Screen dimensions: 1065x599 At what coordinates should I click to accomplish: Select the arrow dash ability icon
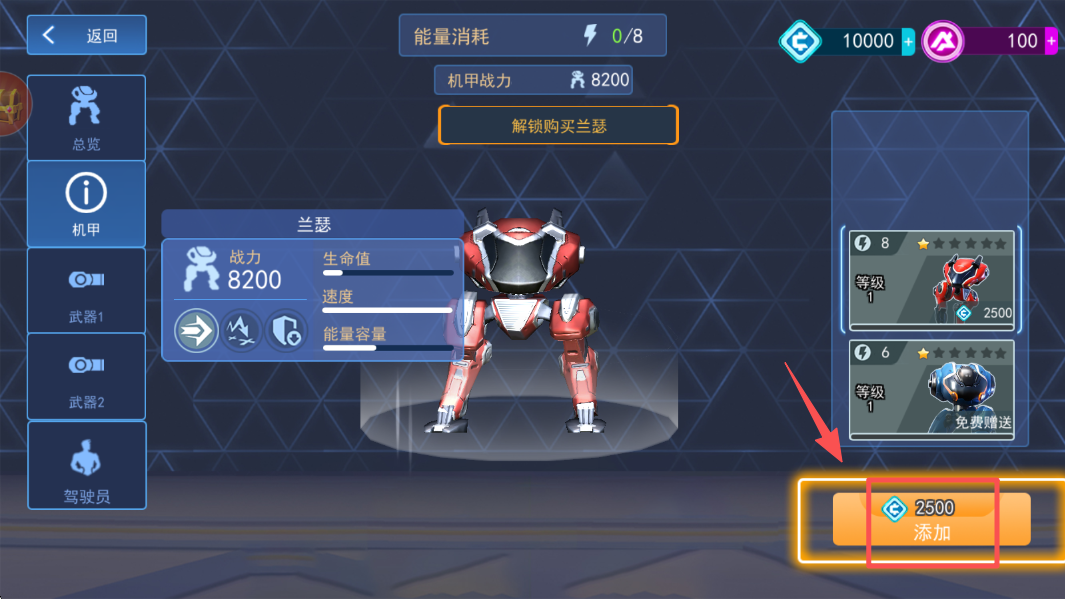pyautogui.click(x=197, y=330)
